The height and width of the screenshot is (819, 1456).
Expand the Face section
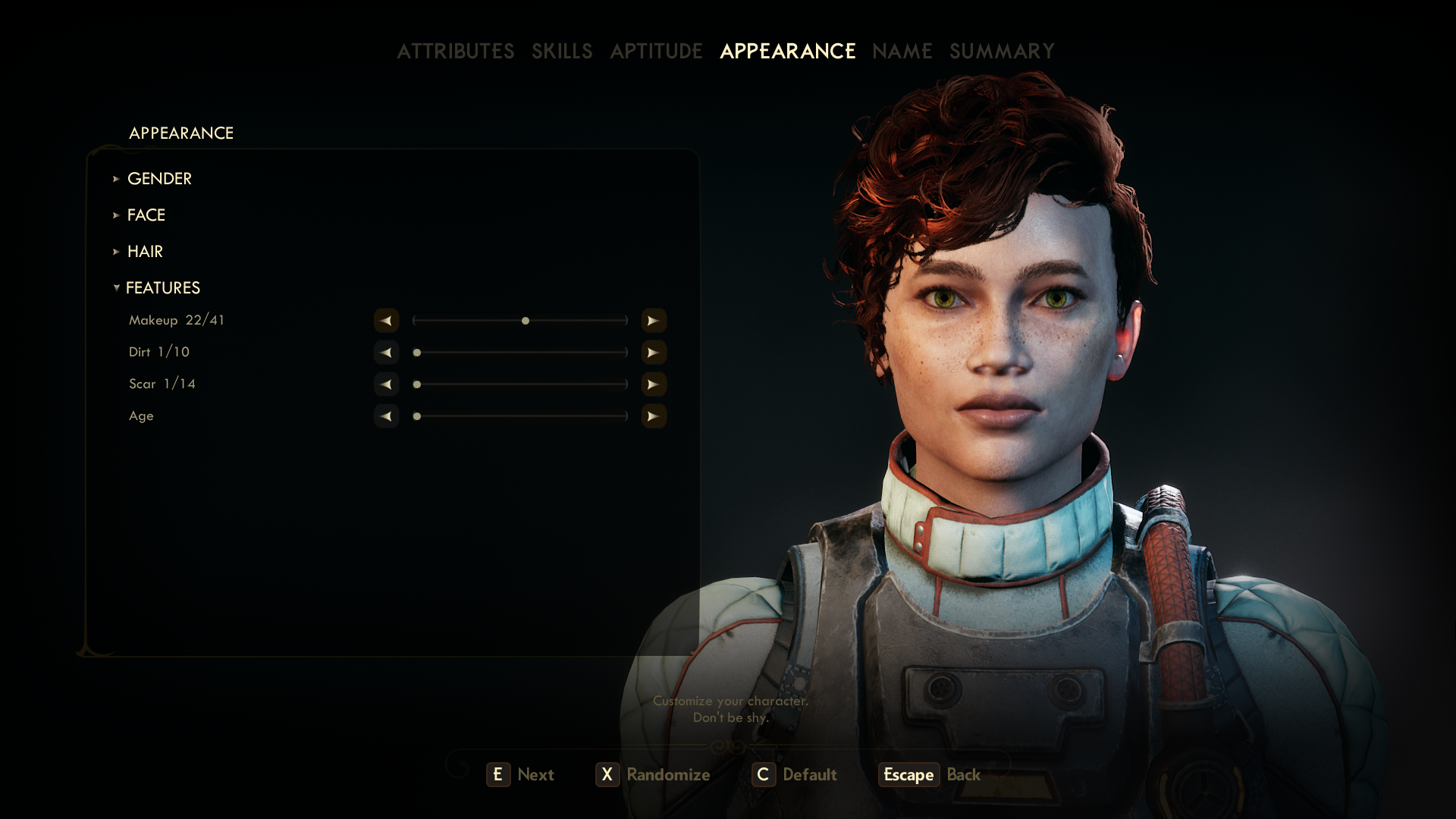pyautogui.click(x=146, y=215)
